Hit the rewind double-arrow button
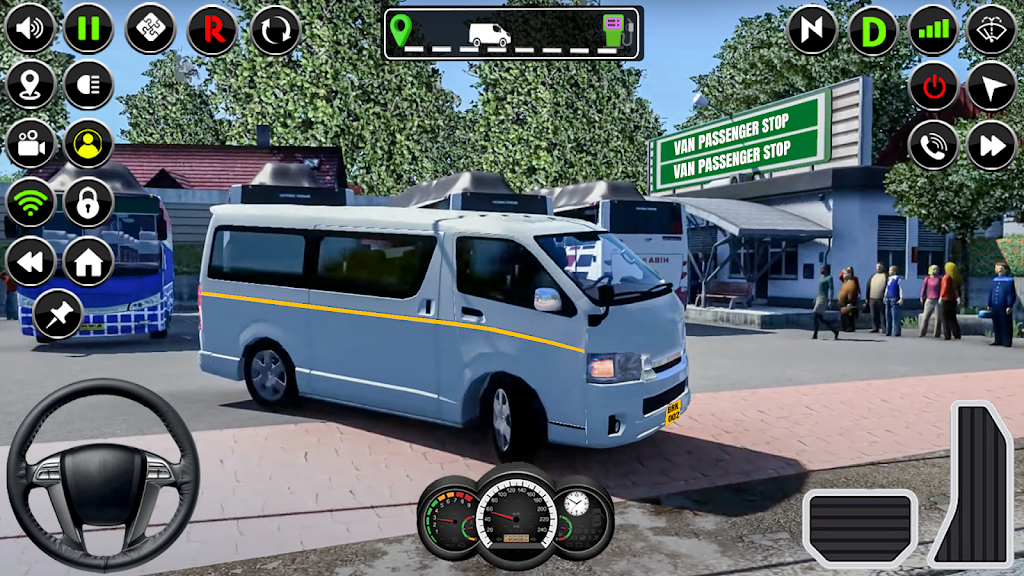 (30, 262)
